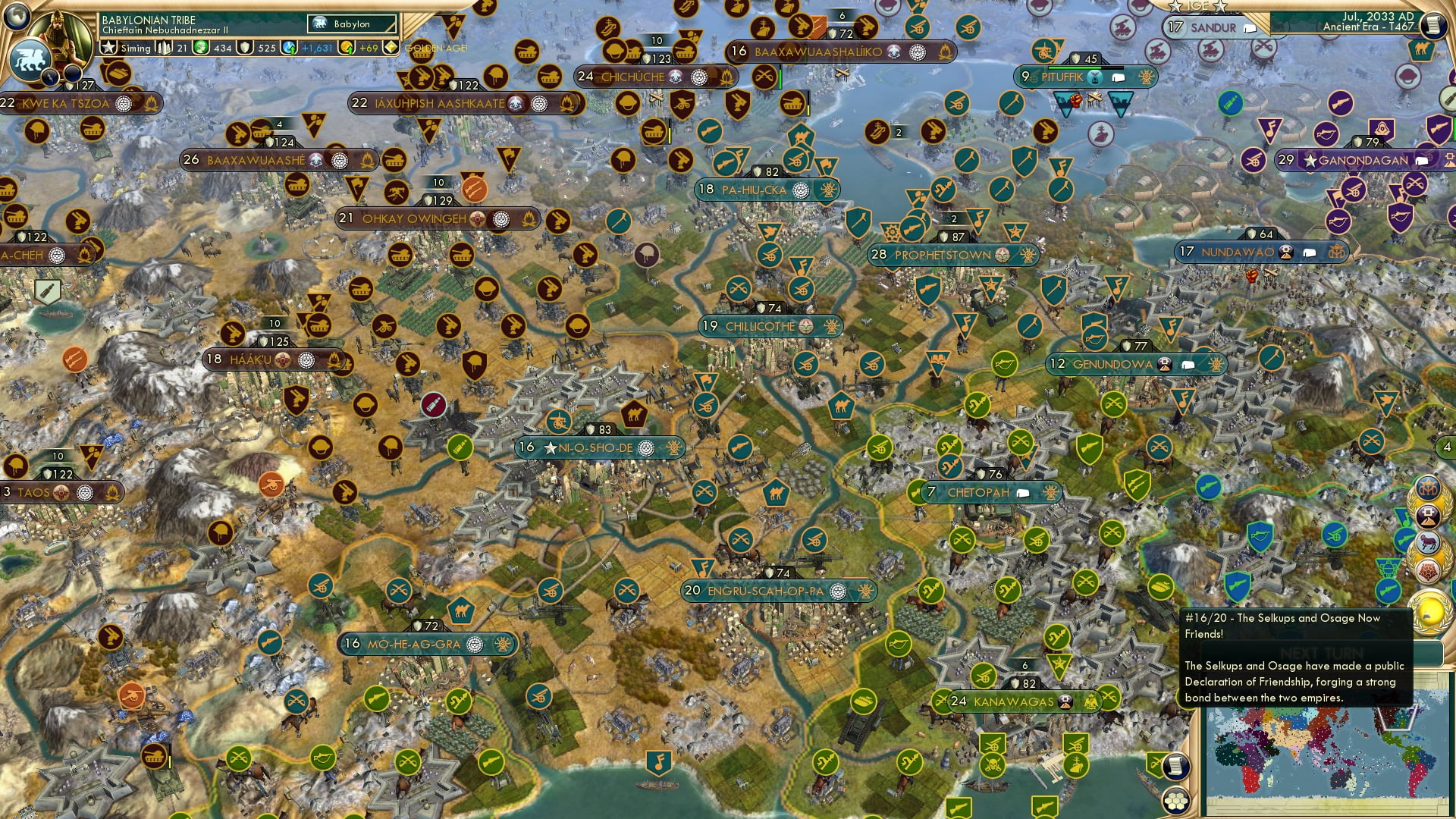Viewport: 1456px width, 819px height.
Task: Select the Siming social policy star icon
Action: tap(107, 46)
